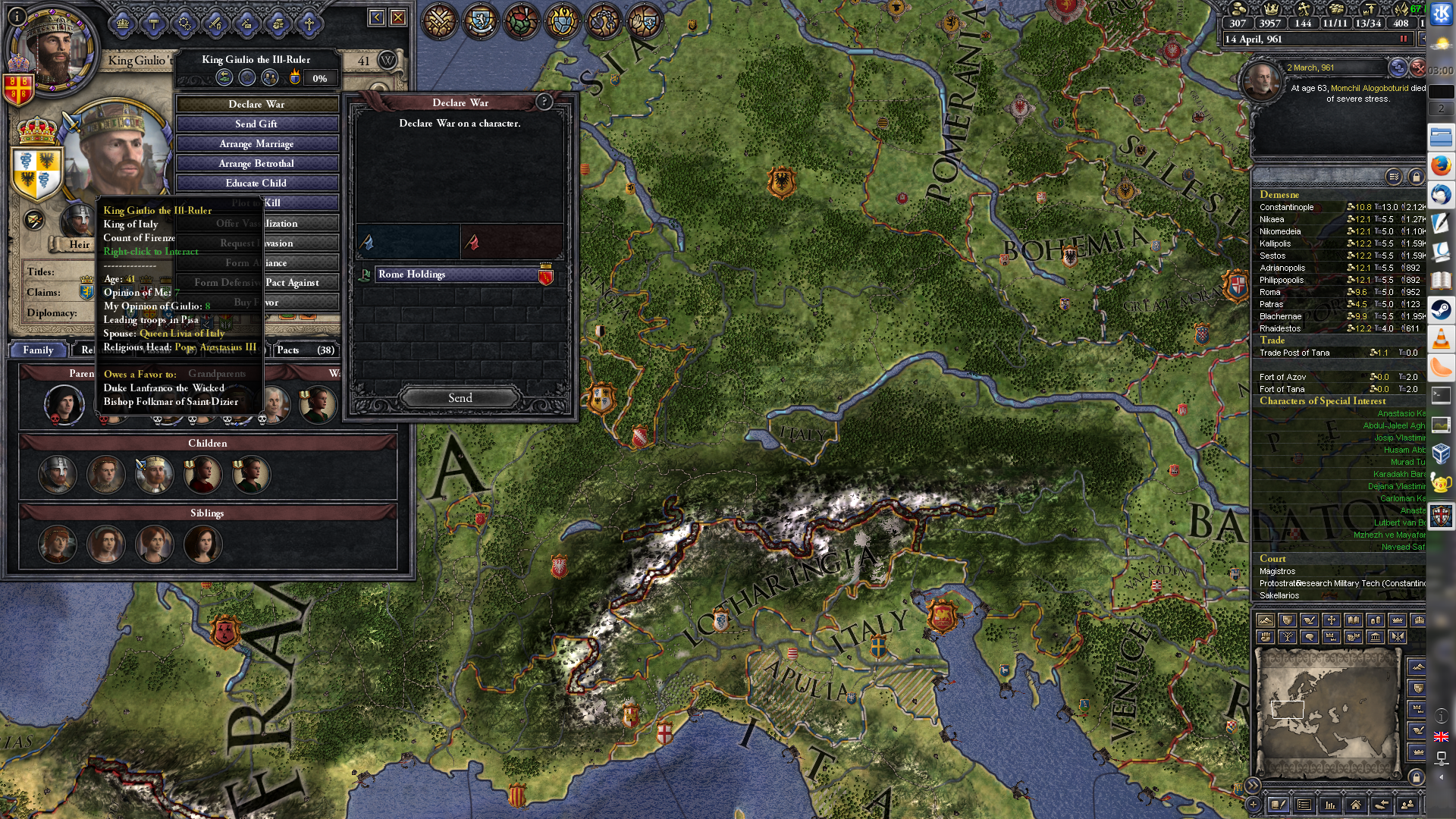Go back with the arrow button beside close

coord(377,17)
